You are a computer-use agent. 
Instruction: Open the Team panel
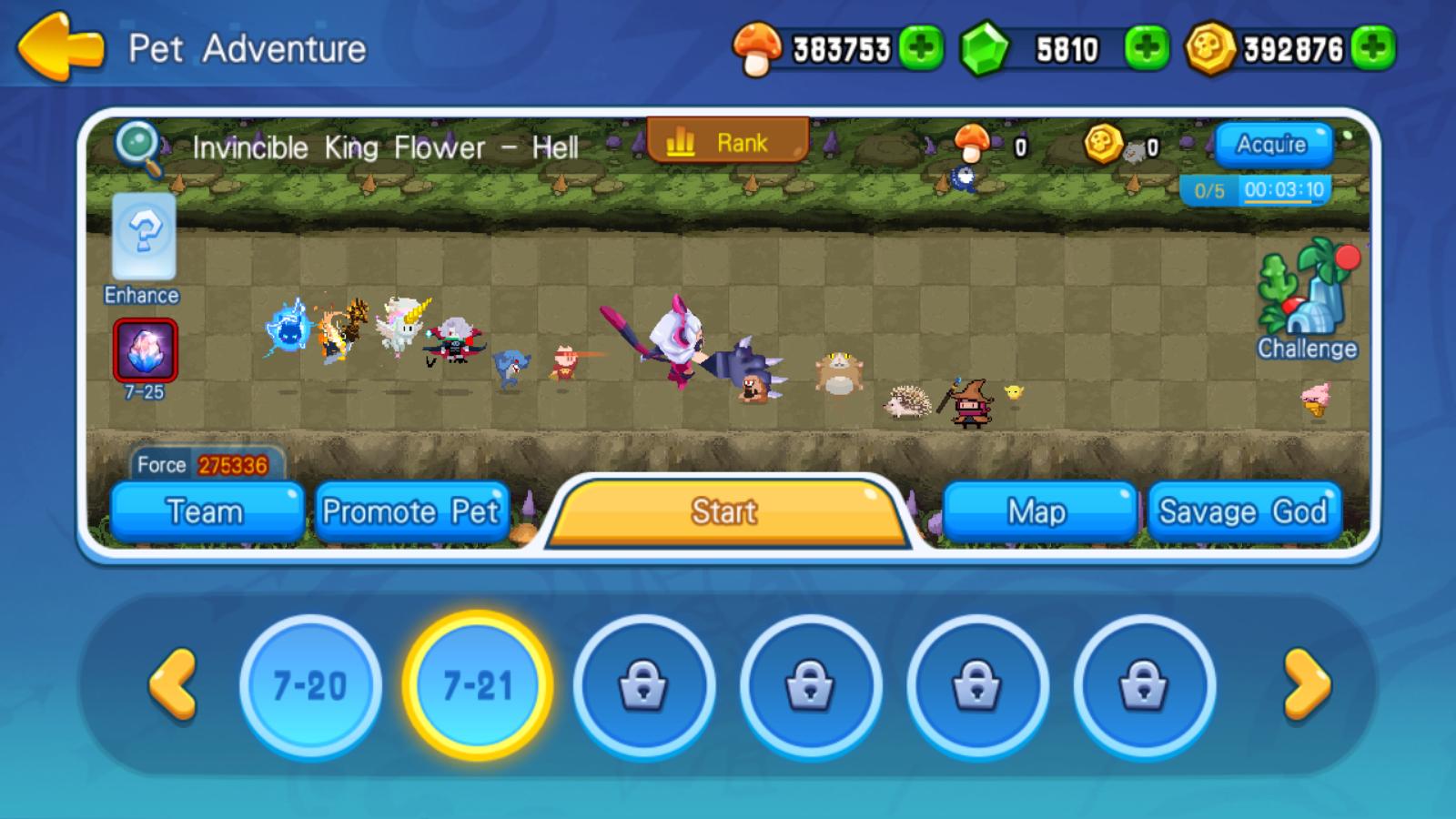[x=205, y=511]
